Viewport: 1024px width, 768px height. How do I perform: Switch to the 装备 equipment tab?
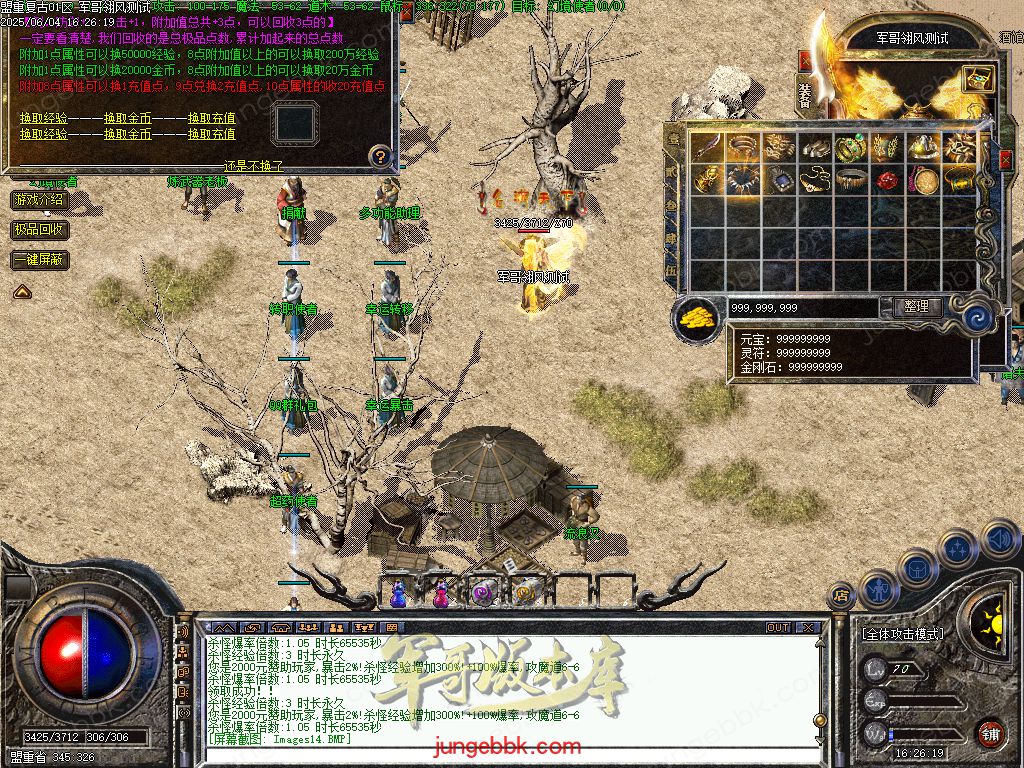(x=805, y=95)
